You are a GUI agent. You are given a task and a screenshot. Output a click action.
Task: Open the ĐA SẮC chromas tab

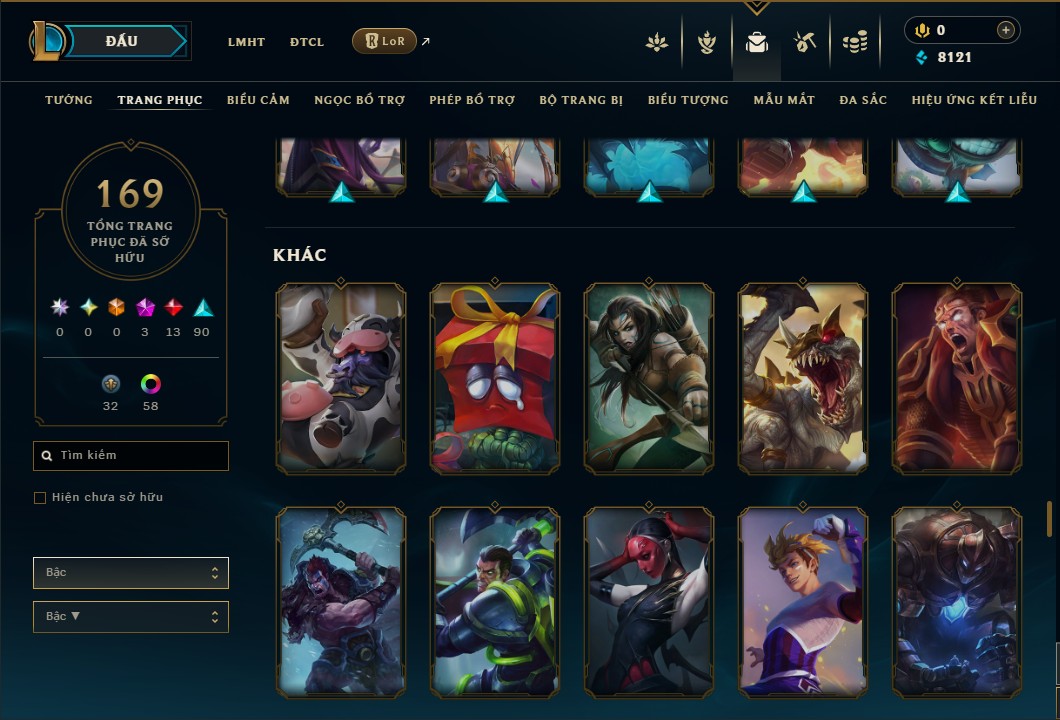point(863,100)
